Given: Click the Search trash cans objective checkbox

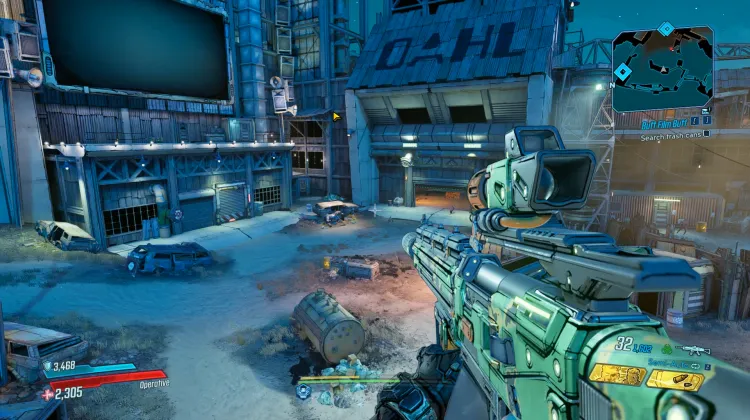Looking at the screenshot, I should click(707, 136).
